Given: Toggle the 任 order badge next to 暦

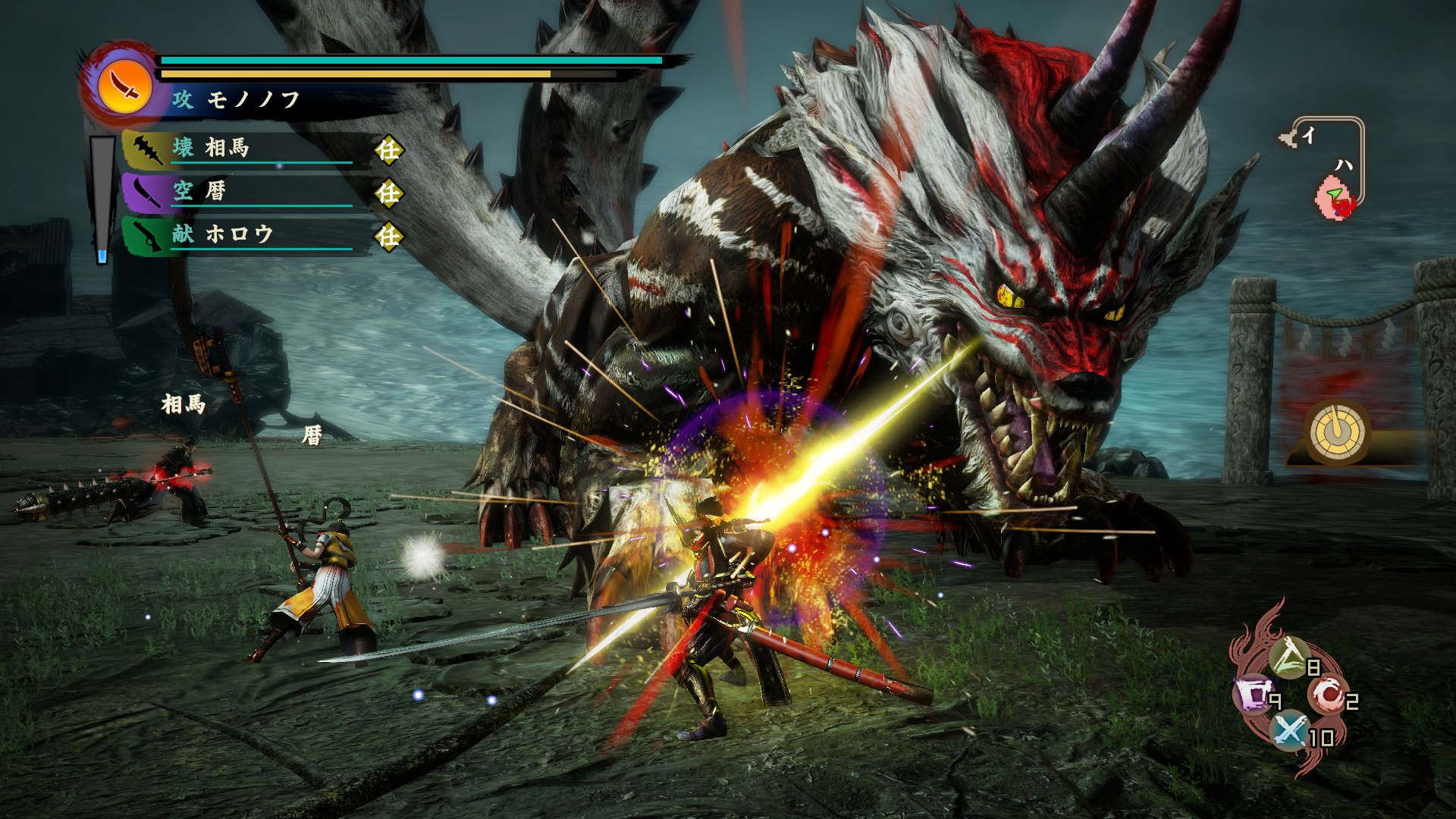Looking at the screenshot, I should coord(388,193).
